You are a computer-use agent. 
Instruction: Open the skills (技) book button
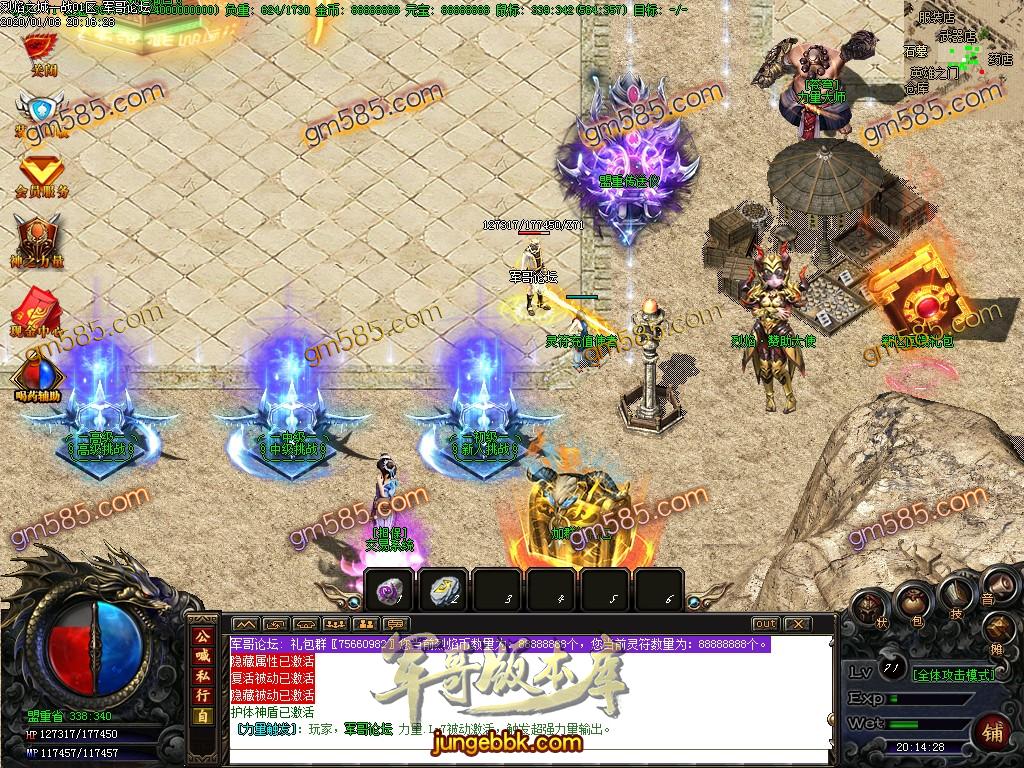[x=955, y=595]
